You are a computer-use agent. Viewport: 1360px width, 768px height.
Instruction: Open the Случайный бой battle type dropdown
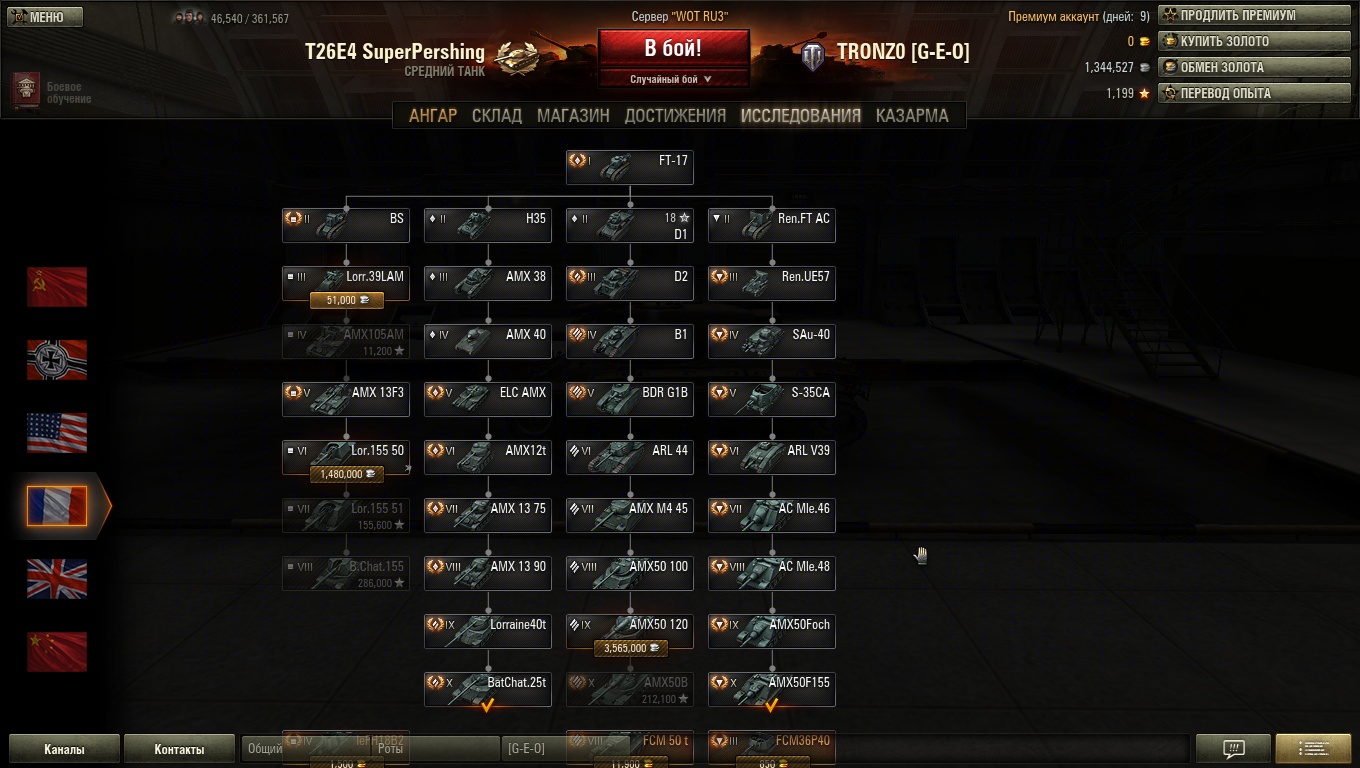[672, 79]
